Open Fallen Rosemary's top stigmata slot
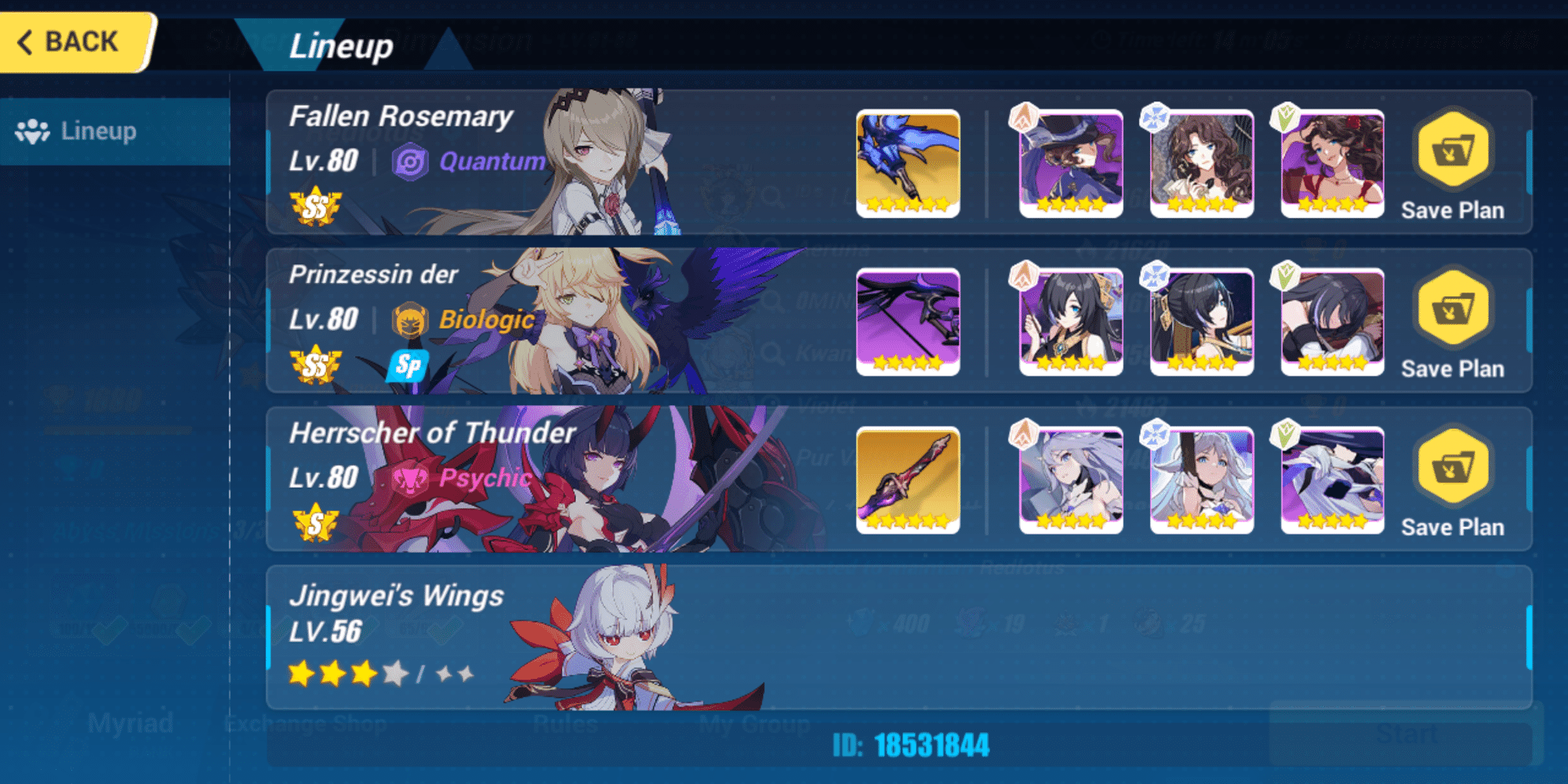This screenshot has width=1568, height=784. click(1069, 163)
